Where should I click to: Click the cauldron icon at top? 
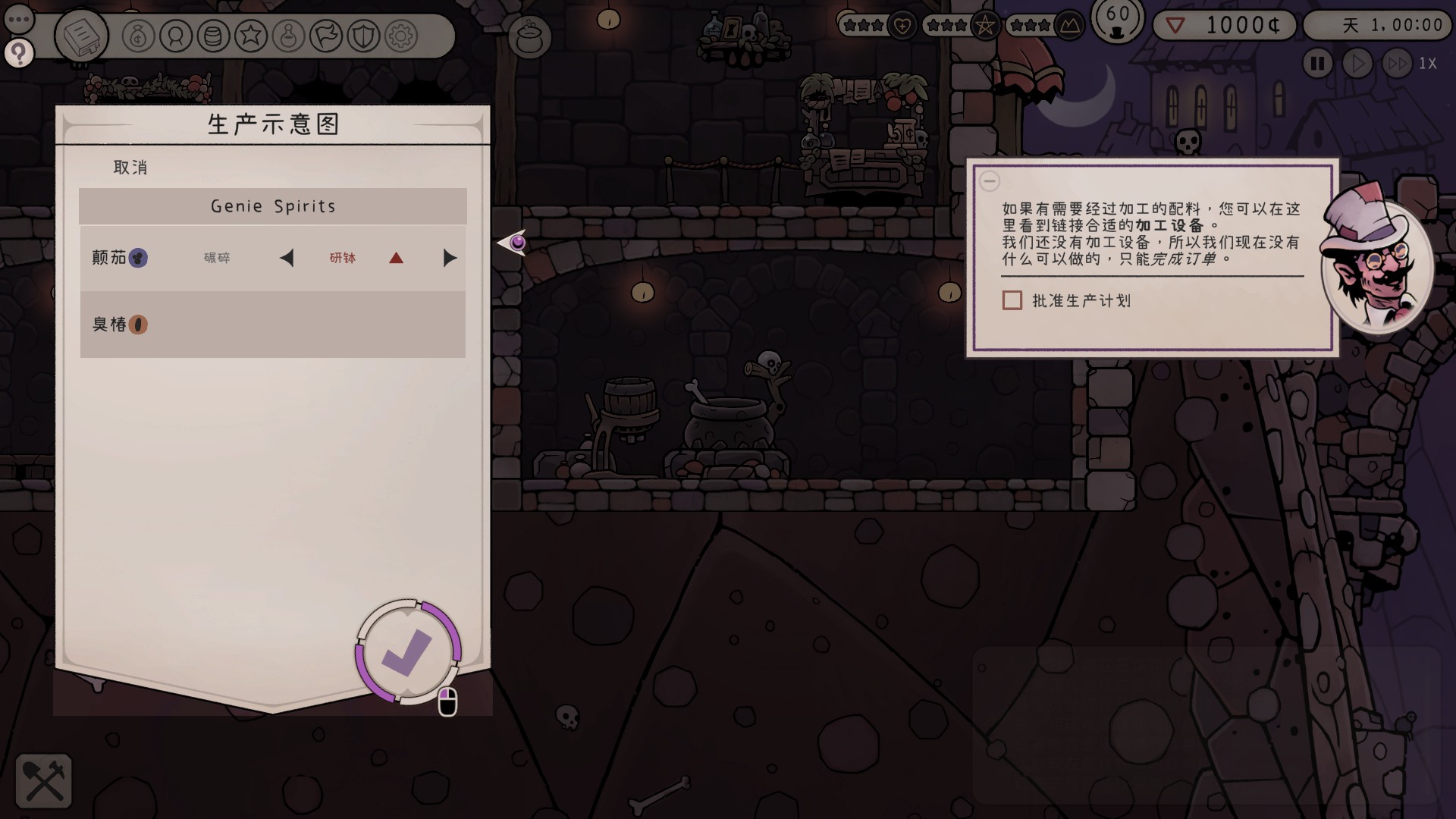click(529, 36)
